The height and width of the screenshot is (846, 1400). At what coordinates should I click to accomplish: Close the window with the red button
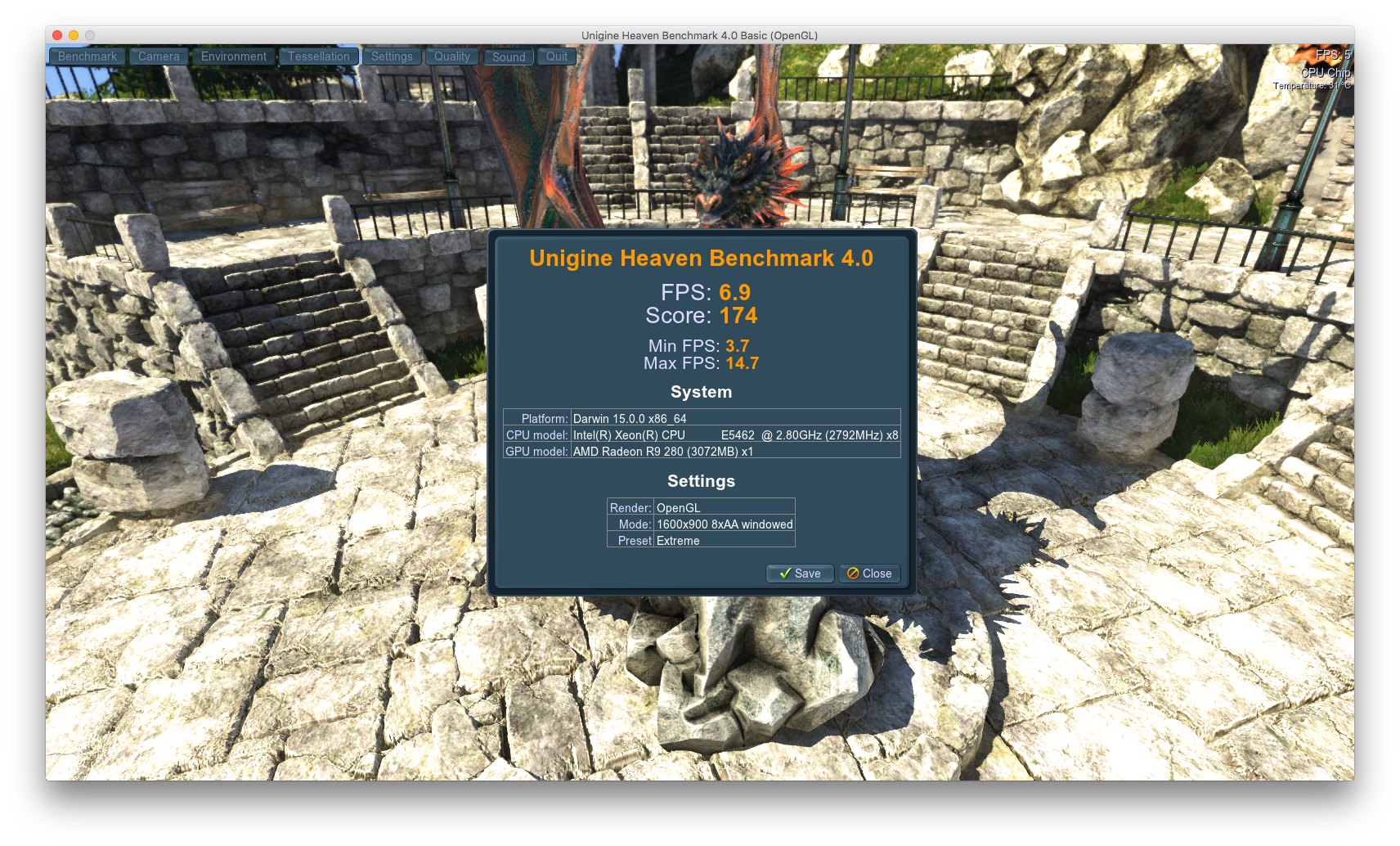pyautogui.click(x=57, y=35)
